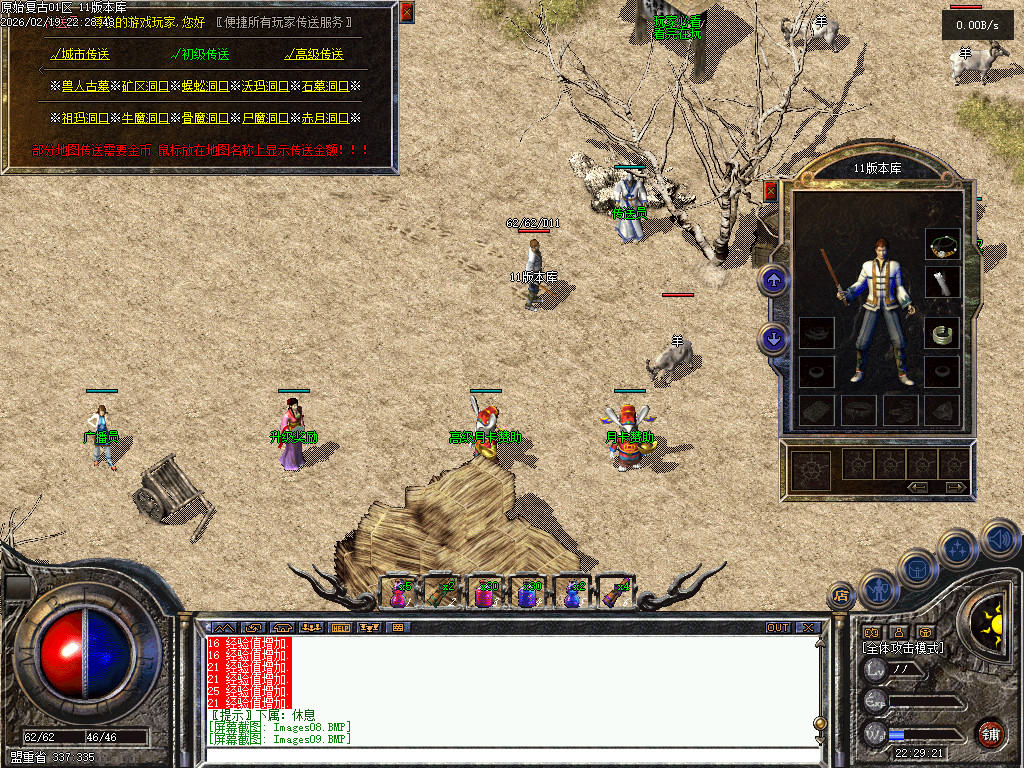Image resolution: width=1024 pixels, height=768 pixels.
Task: Choose the 沃玛洞口 destination
Action: pos(264,87)
